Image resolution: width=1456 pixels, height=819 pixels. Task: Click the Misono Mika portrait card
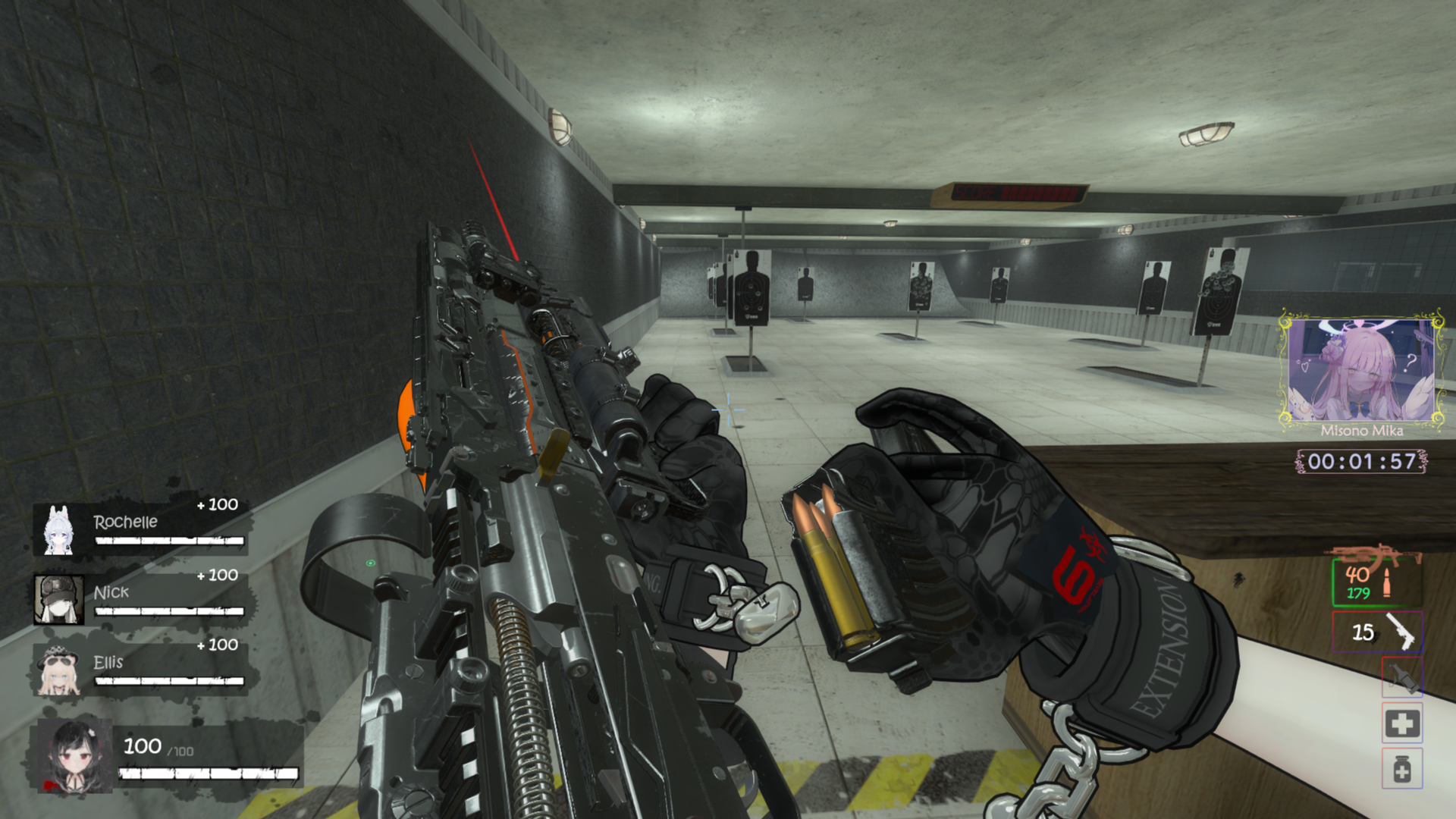pyautogui.click(x=1362, y=370)
